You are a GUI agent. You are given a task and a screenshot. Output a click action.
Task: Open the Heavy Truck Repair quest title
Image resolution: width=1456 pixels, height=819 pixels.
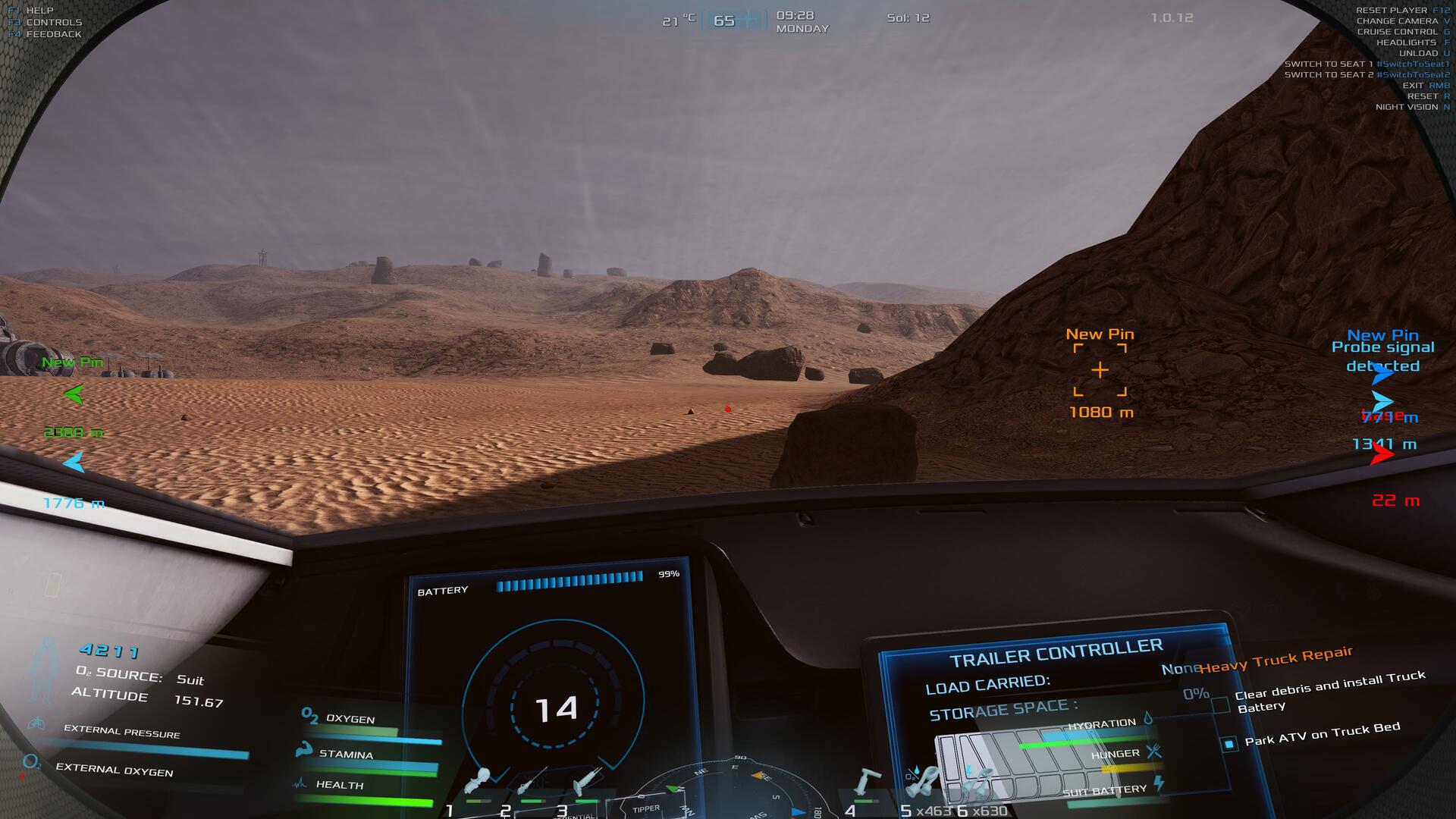pyautogui.click(x=1276, y=660)
